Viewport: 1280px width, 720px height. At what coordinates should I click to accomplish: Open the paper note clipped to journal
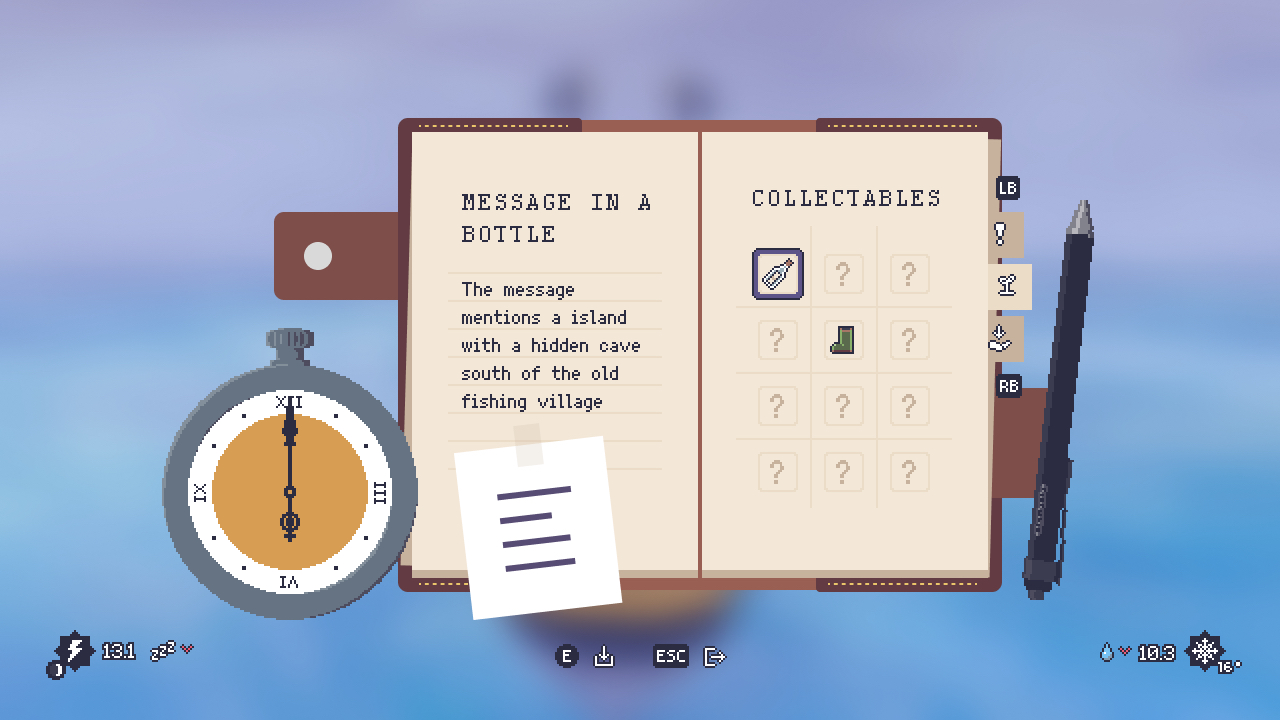(538, 527)
